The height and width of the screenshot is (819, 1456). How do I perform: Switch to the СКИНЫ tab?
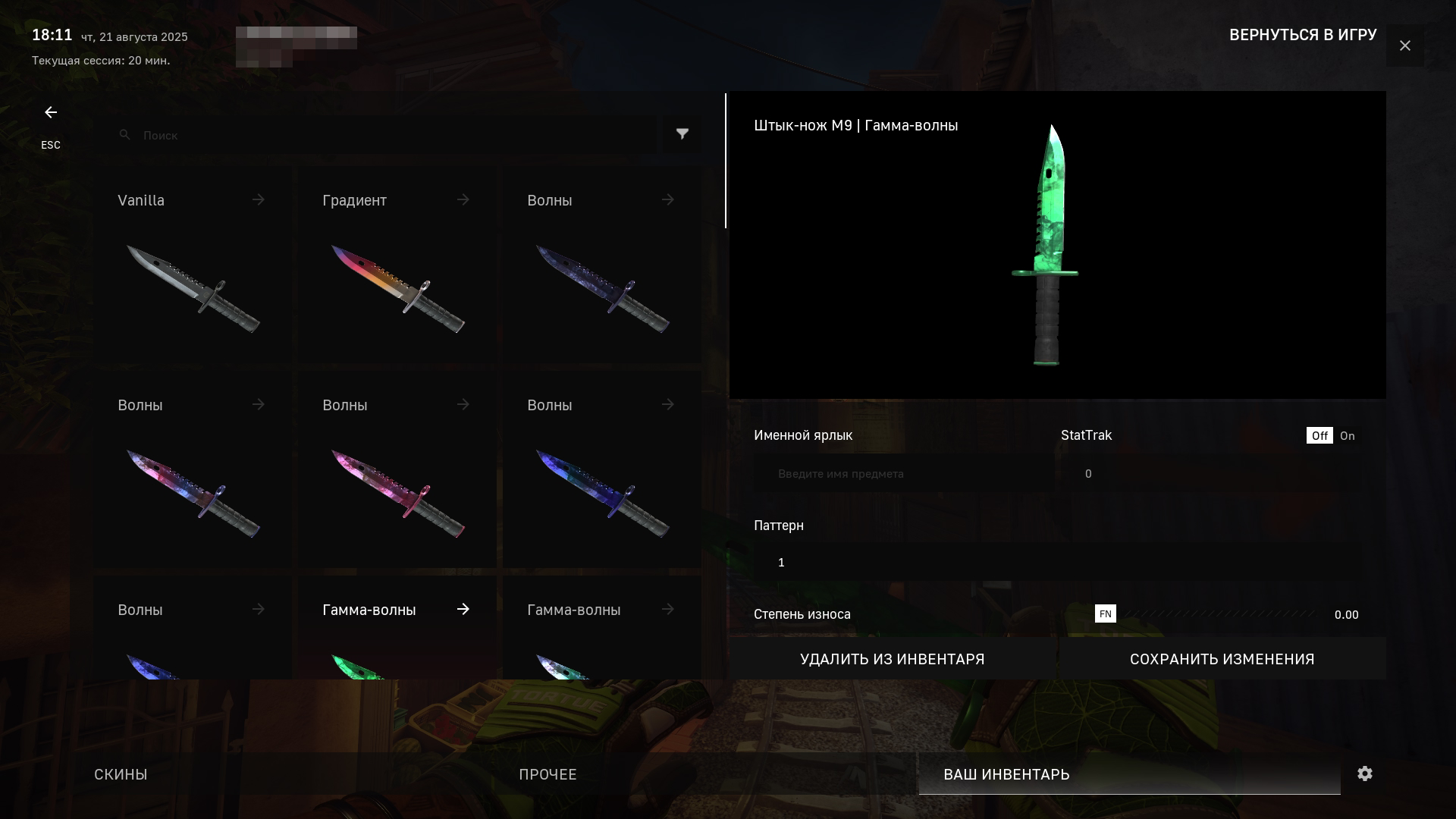click(121, 774)
